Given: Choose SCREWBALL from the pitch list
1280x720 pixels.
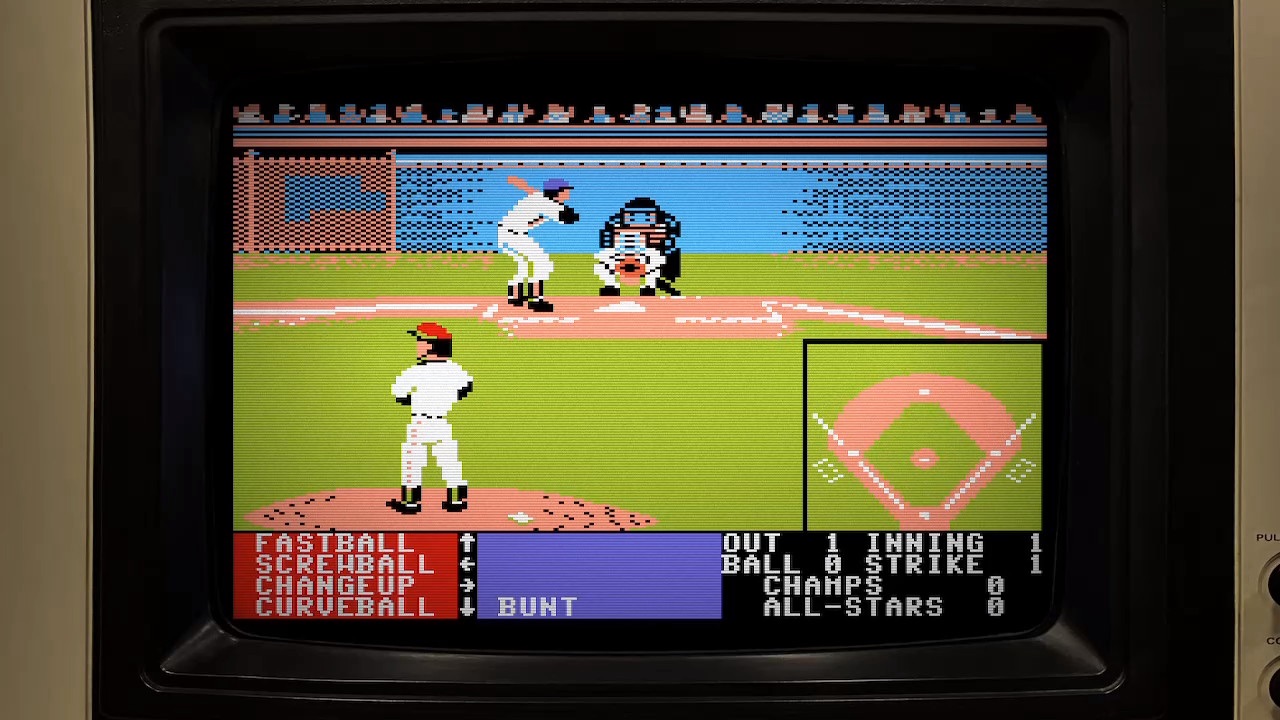Looking at the screenshot, I should click(344, 565).
